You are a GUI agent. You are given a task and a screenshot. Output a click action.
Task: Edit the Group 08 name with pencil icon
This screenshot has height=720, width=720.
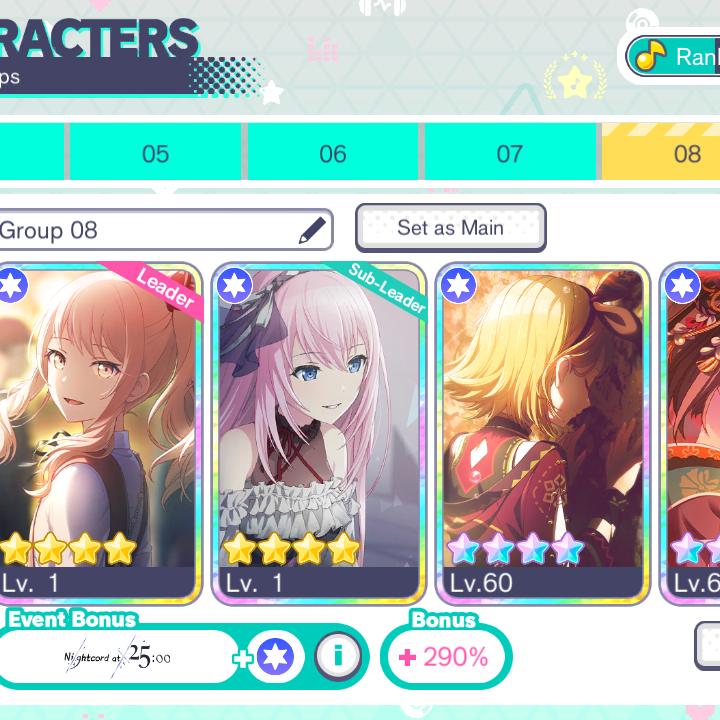coord(313,230)
